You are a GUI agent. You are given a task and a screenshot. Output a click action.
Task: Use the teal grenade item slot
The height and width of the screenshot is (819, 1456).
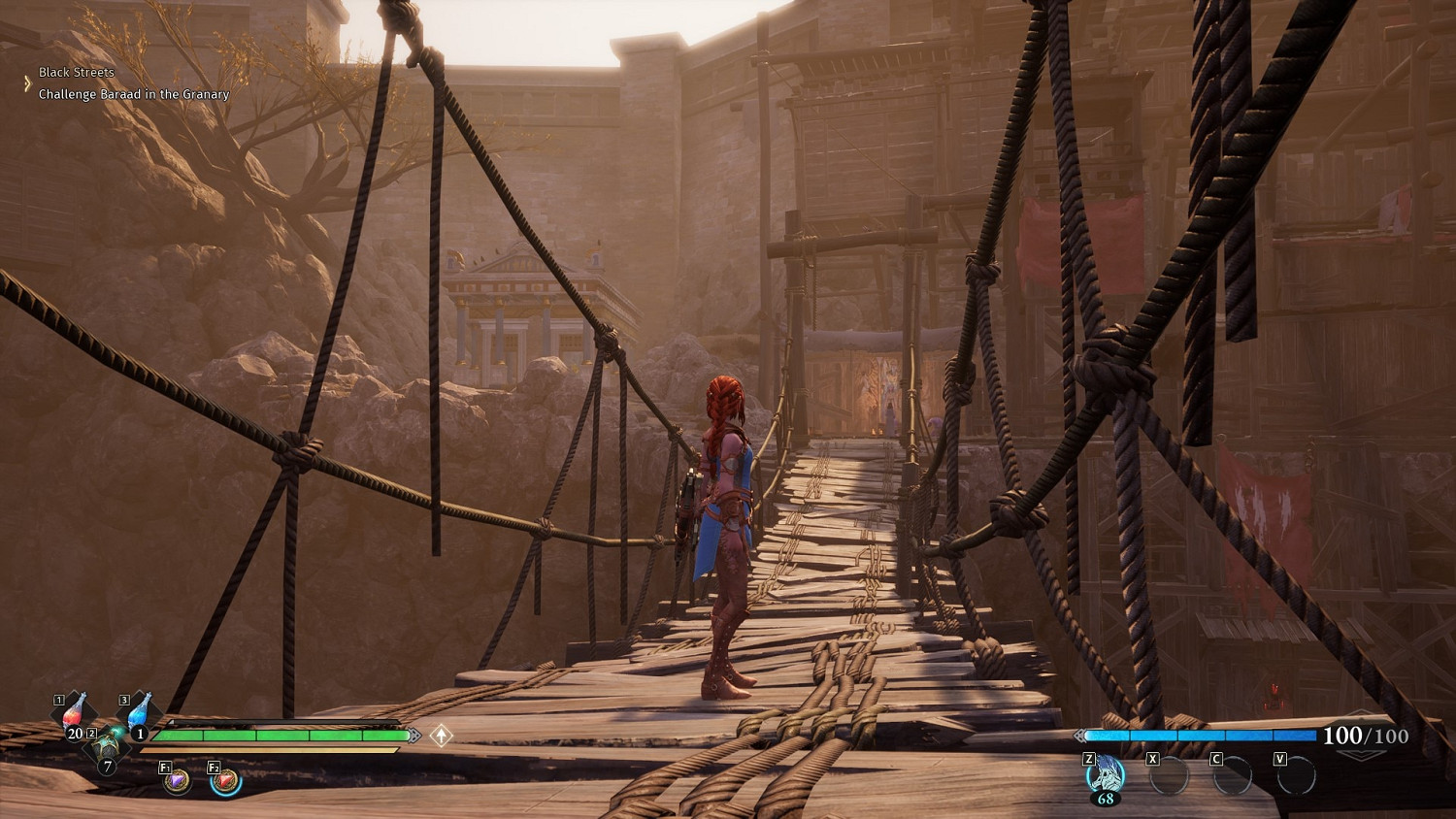point(108,747)
